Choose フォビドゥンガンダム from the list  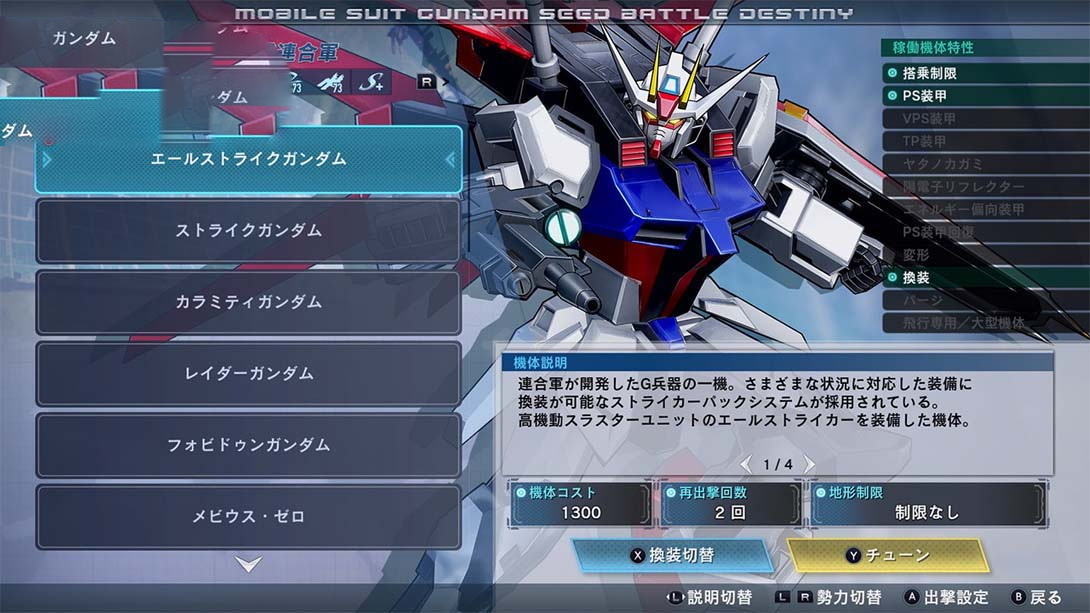pyautogui.click(x=248, y=445)
